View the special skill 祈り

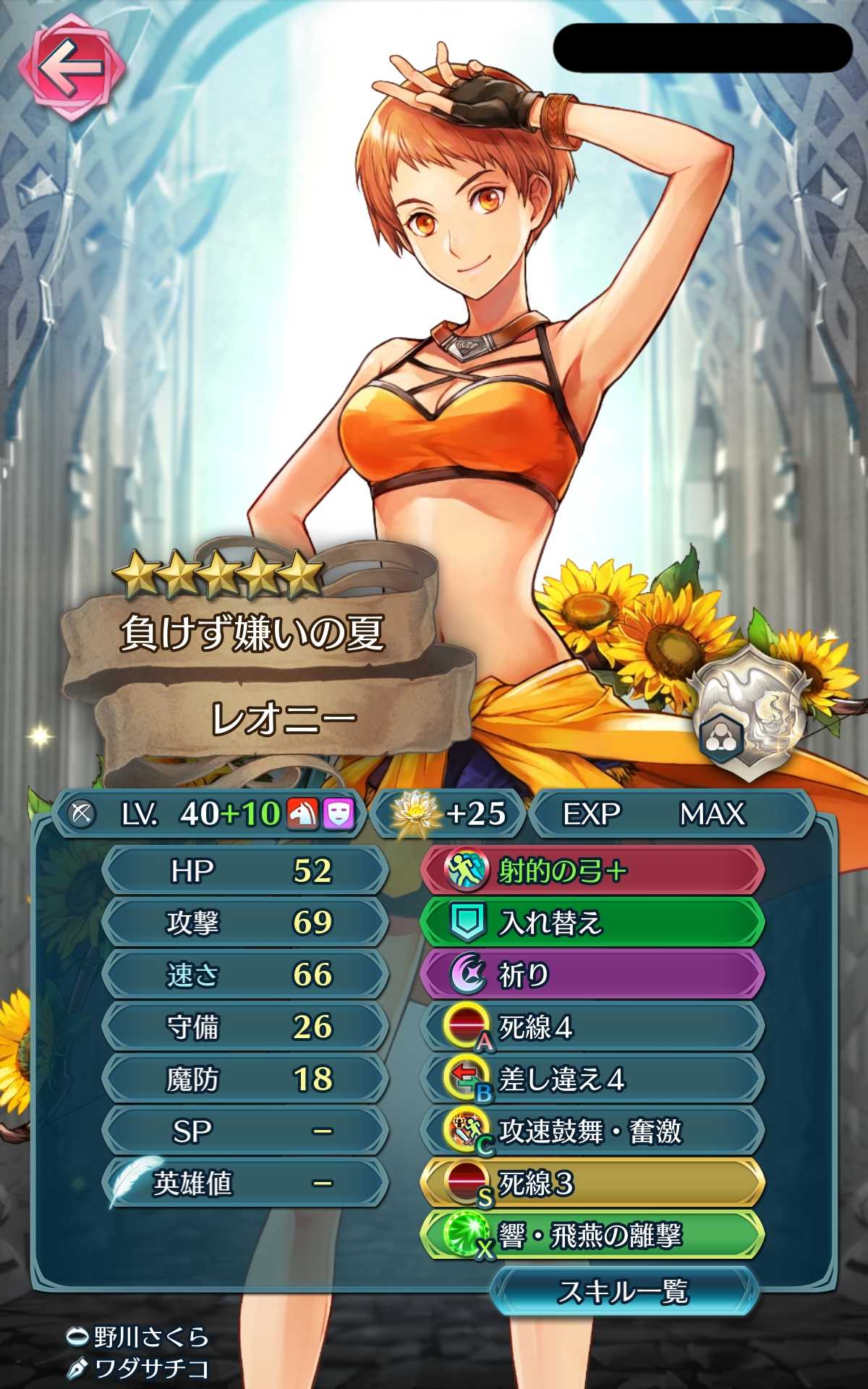592,974
